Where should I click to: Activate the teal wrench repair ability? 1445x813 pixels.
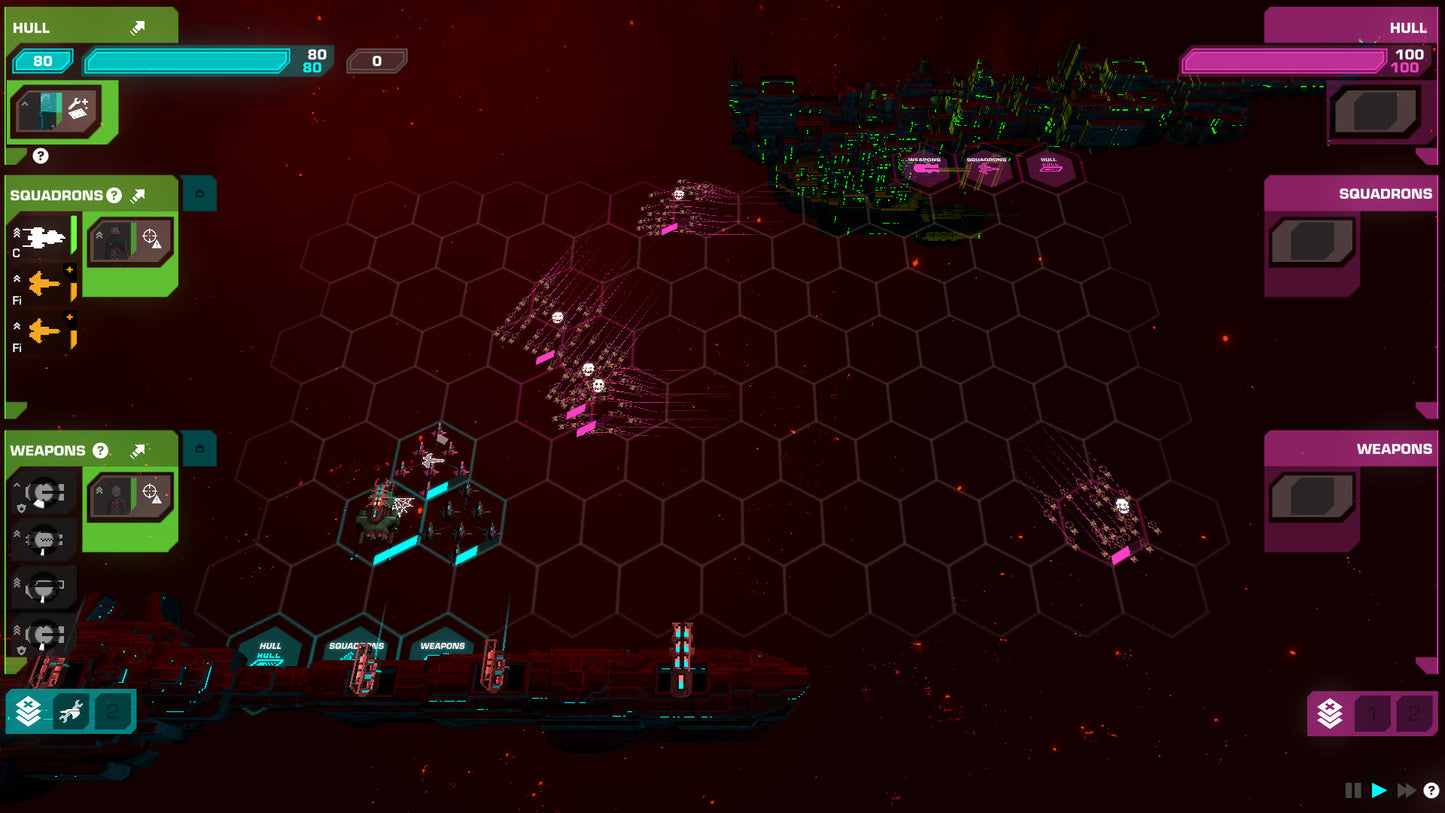(70, 712)
